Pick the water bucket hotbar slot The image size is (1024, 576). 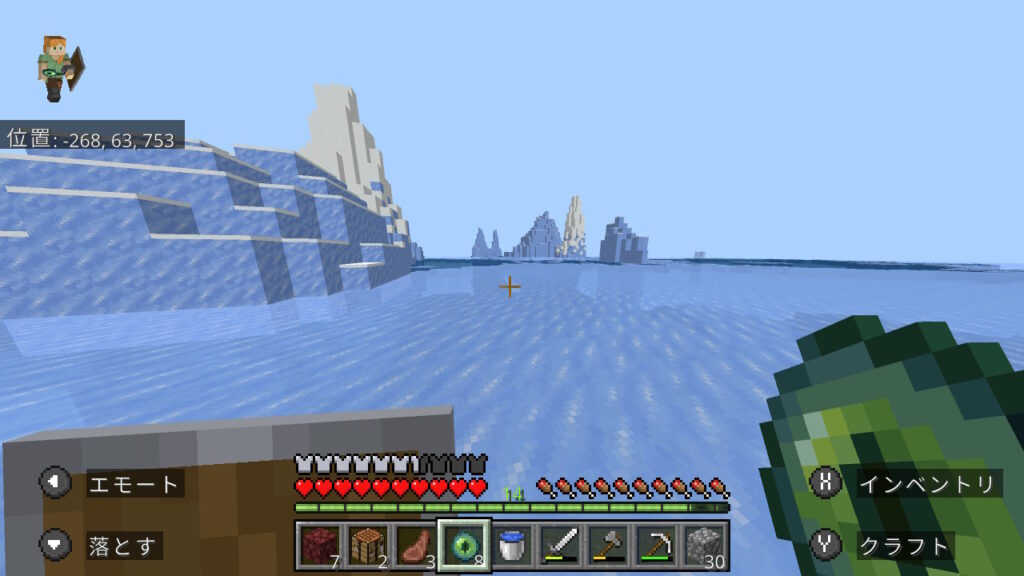point(511,545)
